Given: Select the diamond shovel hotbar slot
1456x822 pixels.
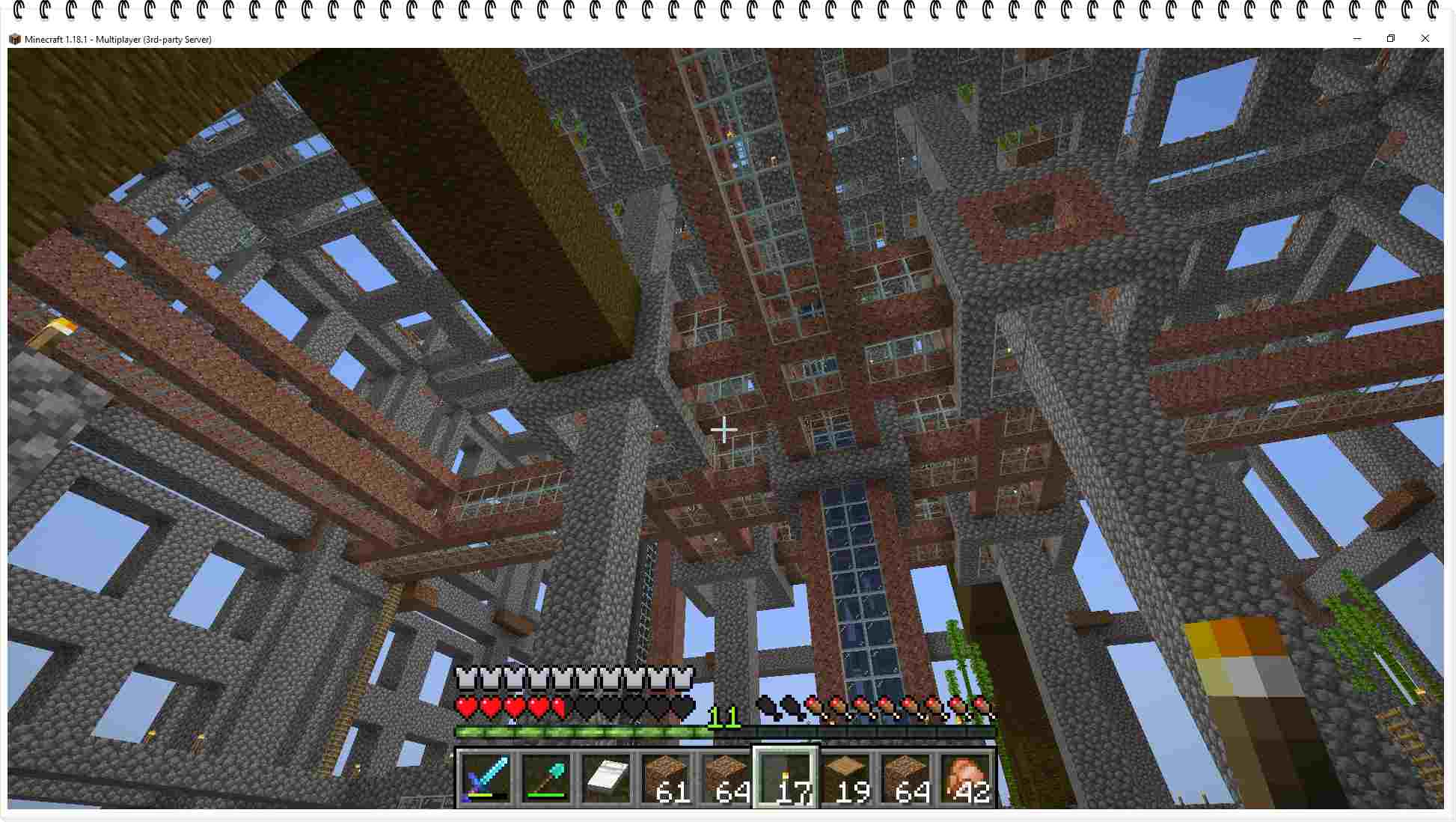Looking at the screenshot, I should tap(546, 778).
